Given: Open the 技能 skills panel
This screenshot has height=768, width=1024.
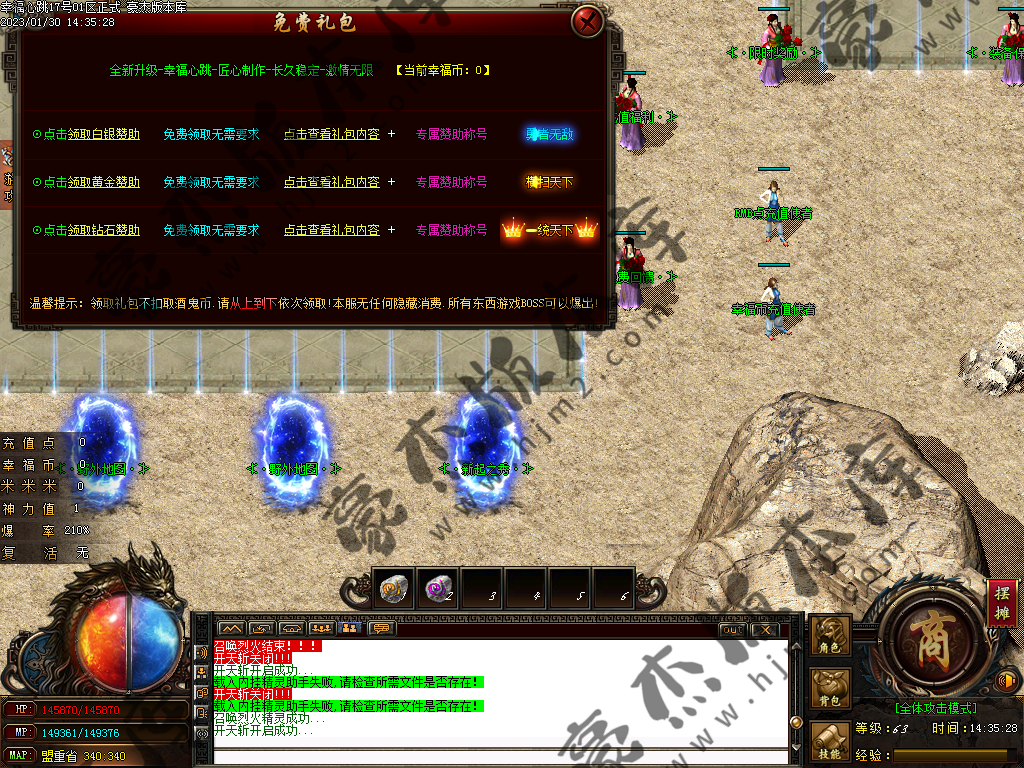Looking at the screenshot, I should pos(830,742).
